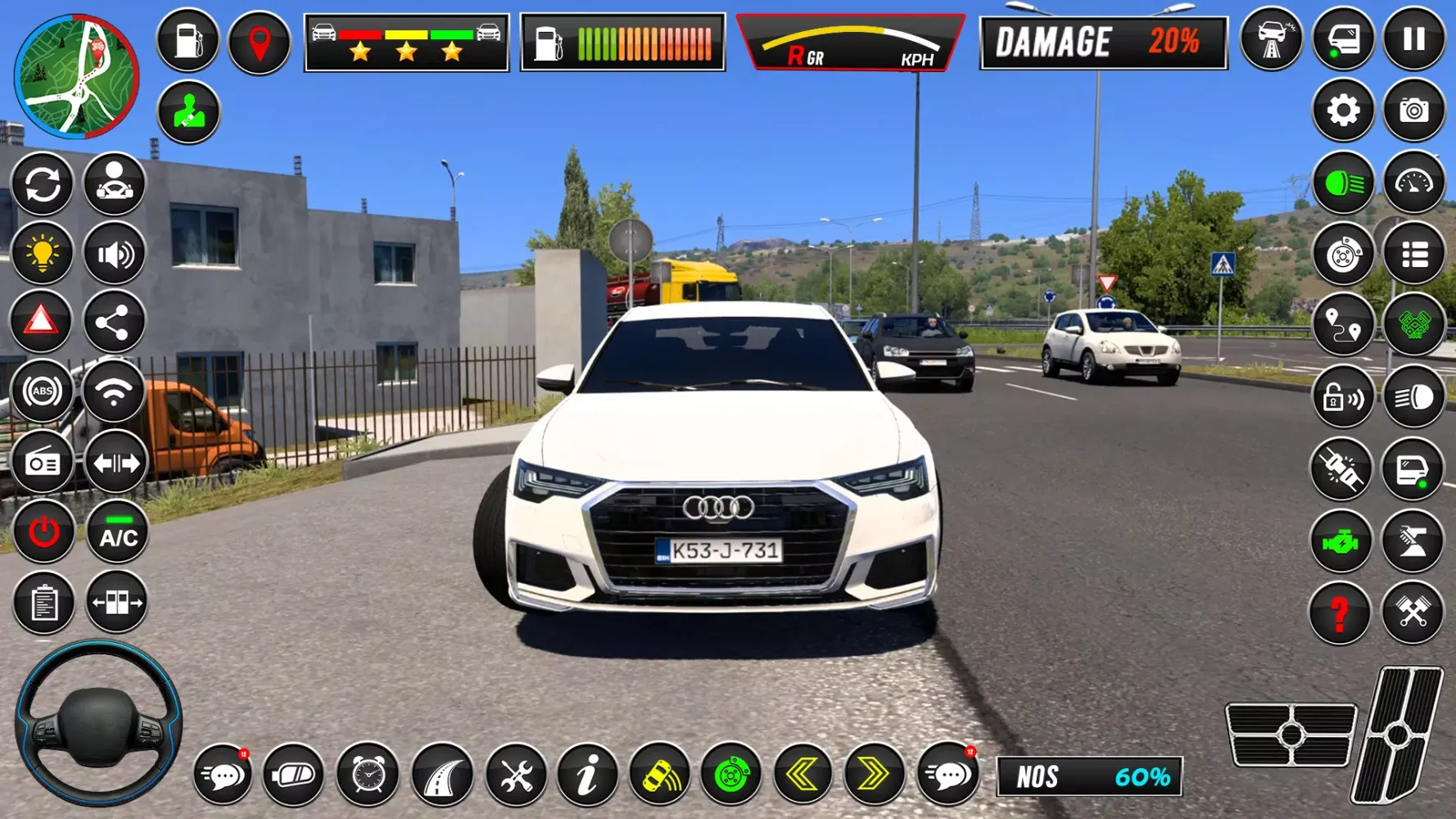Open the share button
The image size is (1456, 819).
tap(114, 322)
